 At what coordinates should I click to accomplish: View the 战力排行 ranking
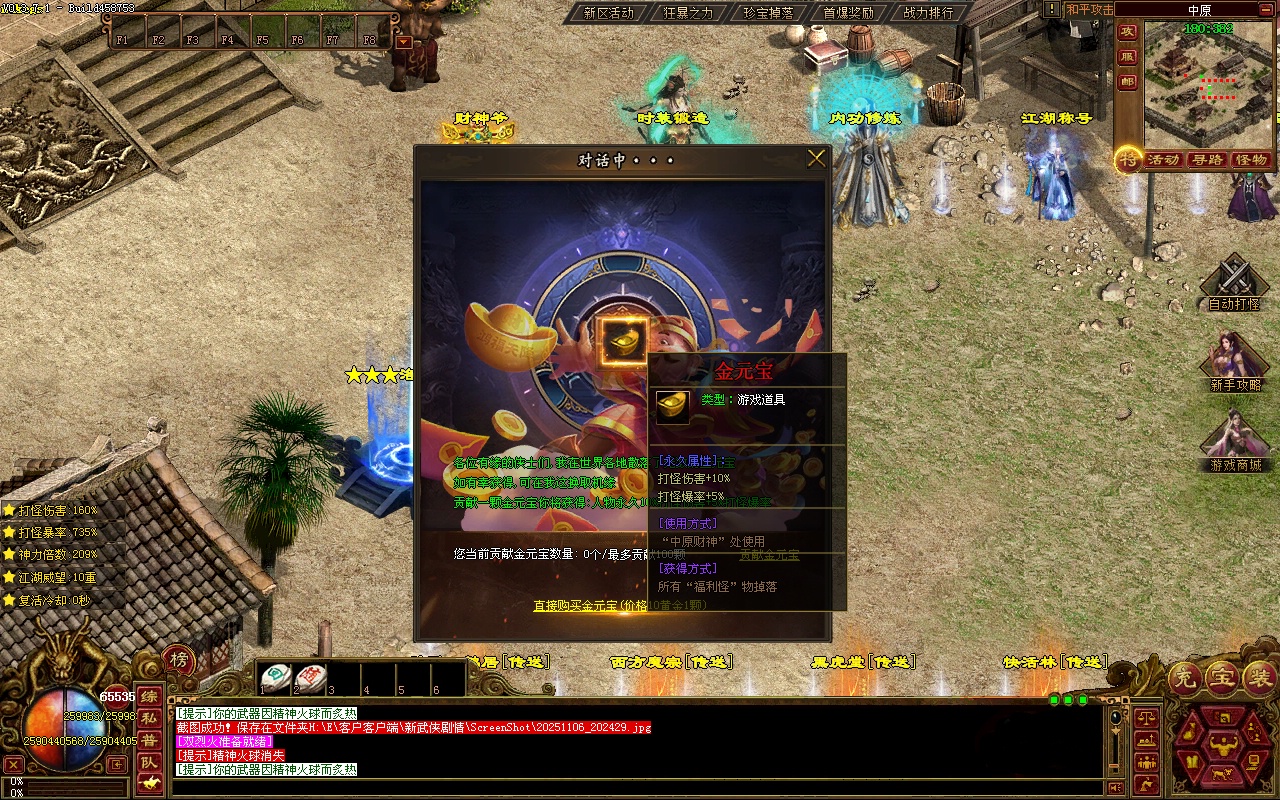[928, 13]
